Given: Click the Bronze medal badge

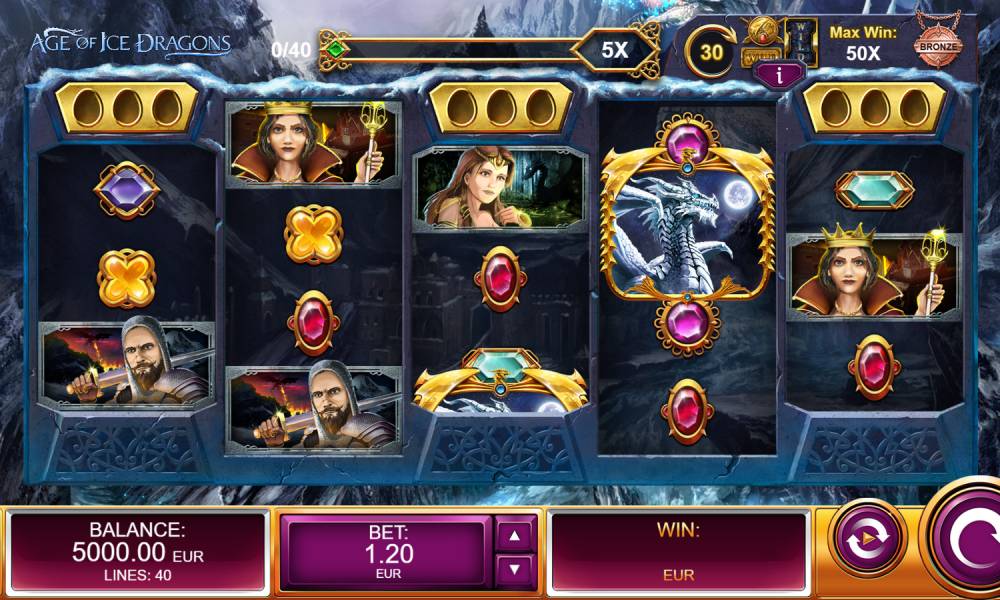Looking at the screenshot, I should point(937,45).
